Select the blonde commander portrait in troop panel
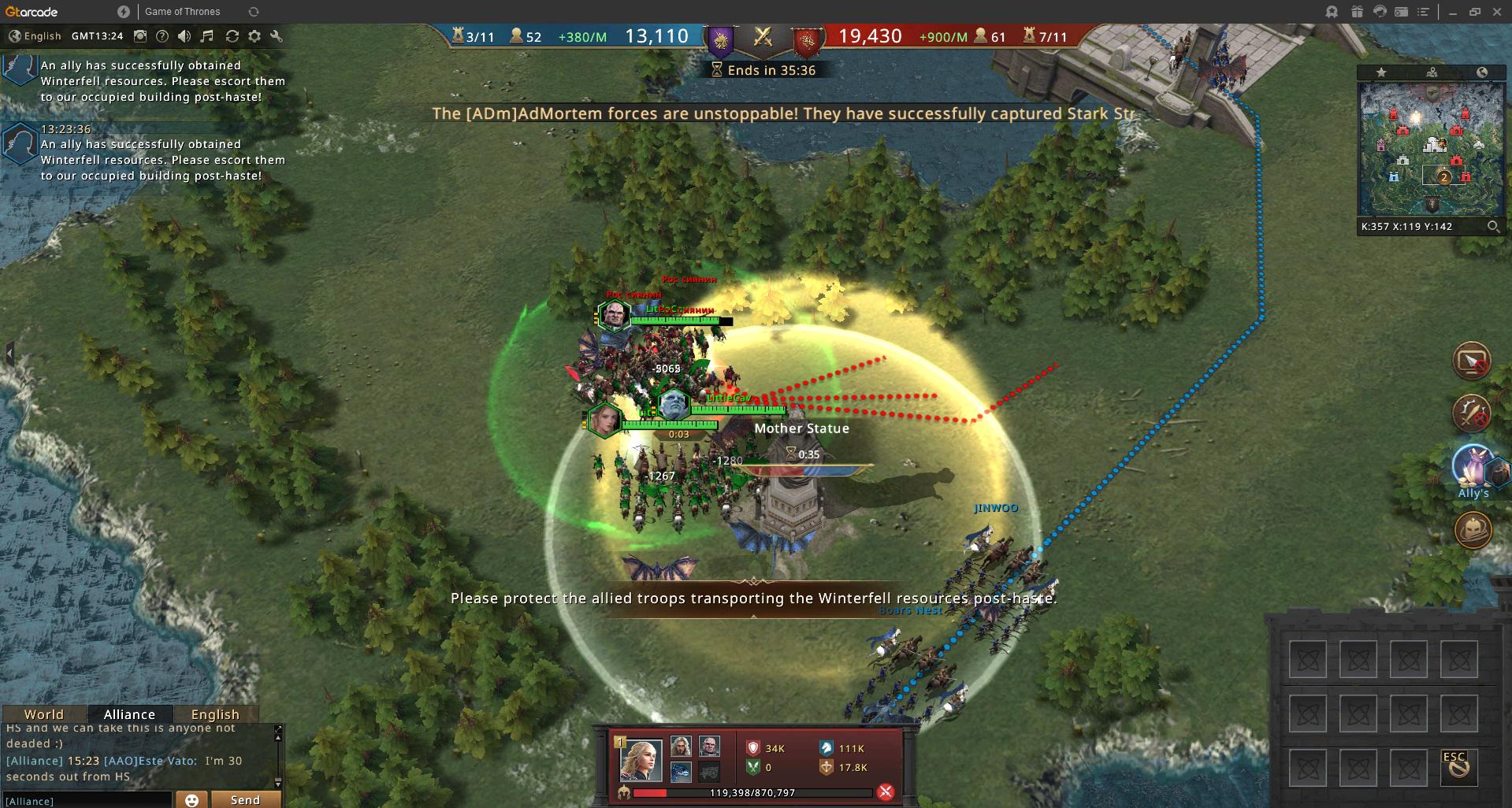The width and height of the screenshot is (1512, 808). (641, 758)
